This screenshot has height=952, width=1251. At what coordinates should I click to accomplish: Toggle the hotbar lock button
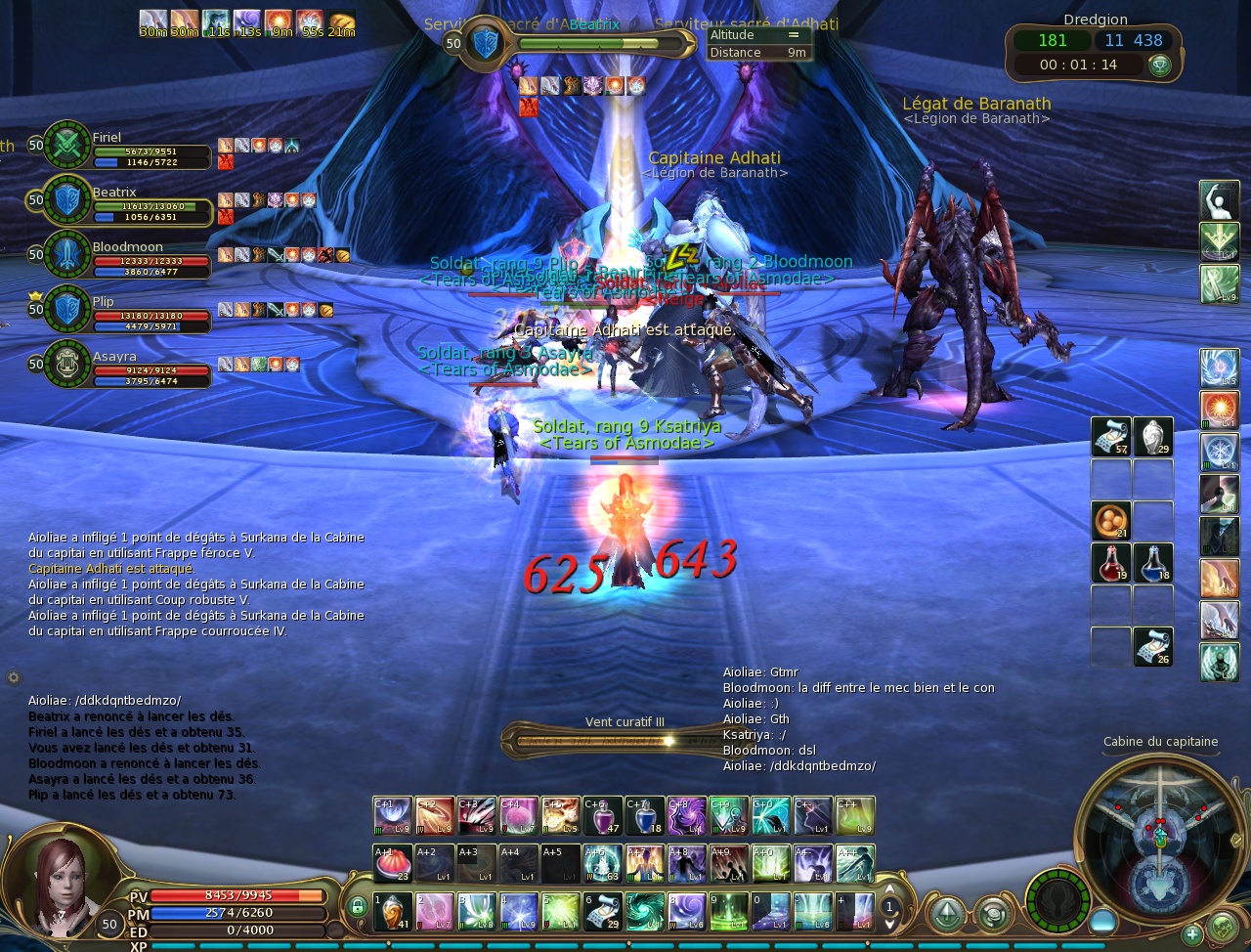click(358, 907)
